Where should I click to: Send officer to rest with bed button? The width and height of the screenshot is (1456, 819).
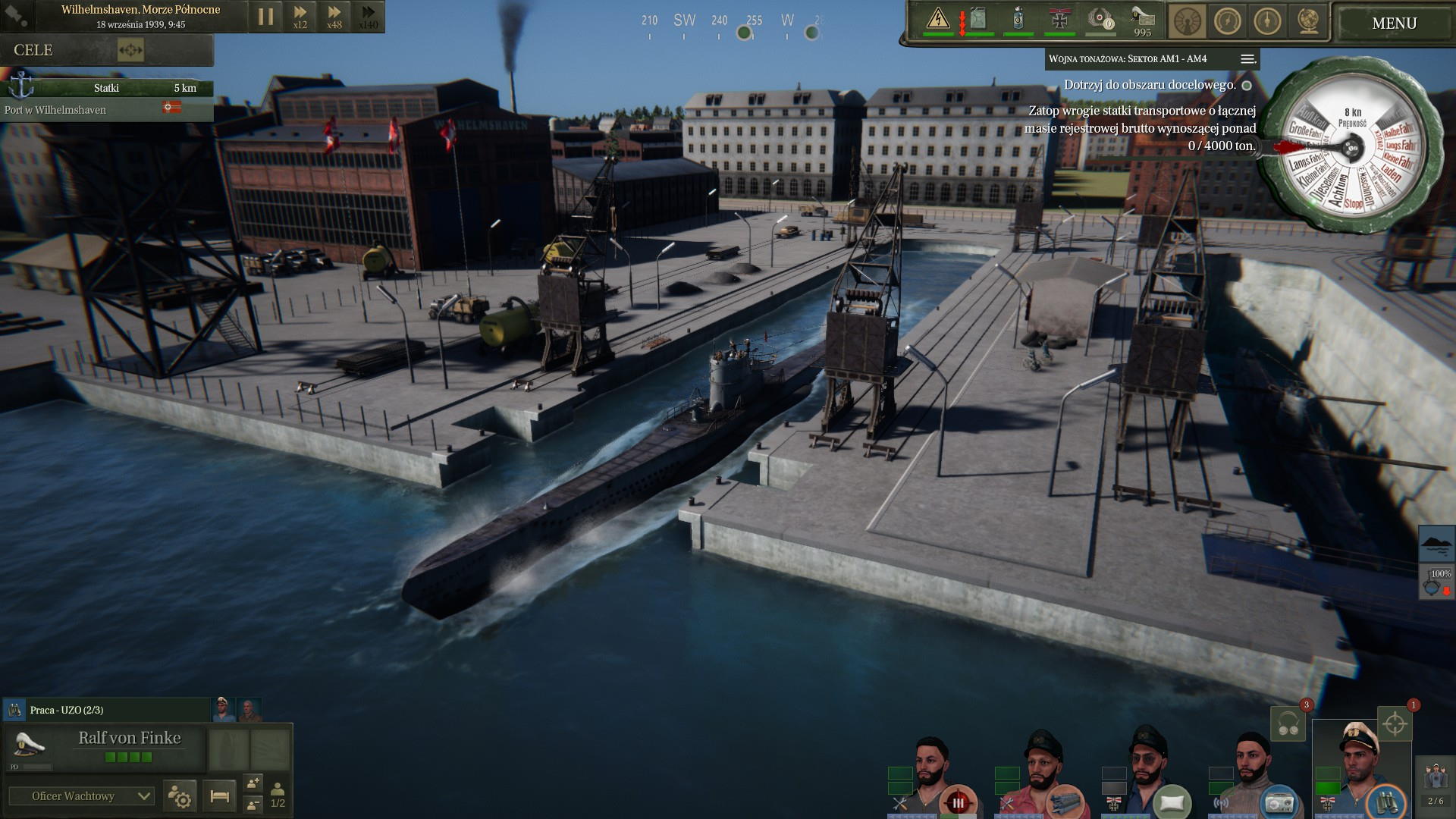[220, 796]
